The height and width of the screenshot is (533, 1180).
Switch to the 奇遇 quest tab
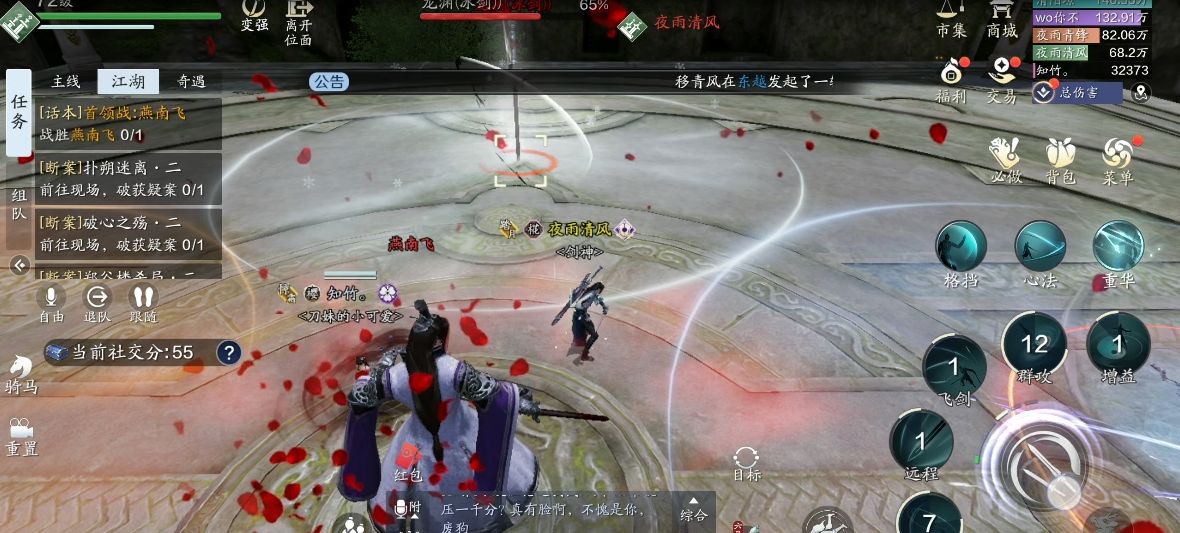(x=190, y=82)
